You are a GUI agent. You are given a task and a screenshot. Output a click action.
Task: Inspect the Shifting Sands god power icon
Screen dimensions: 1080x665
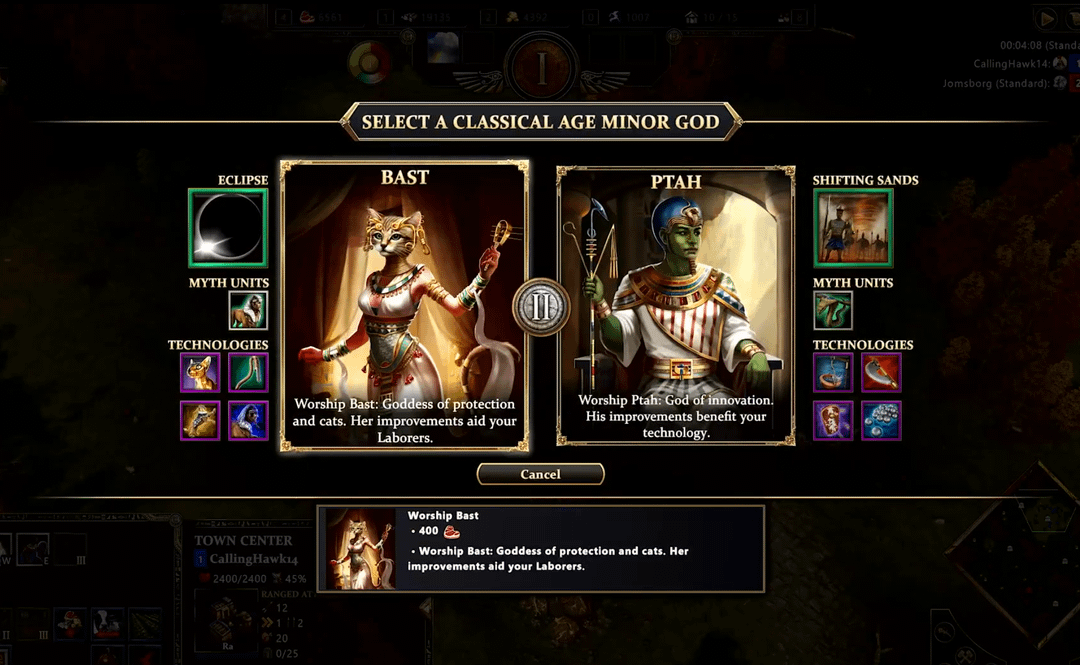point(853,228)
